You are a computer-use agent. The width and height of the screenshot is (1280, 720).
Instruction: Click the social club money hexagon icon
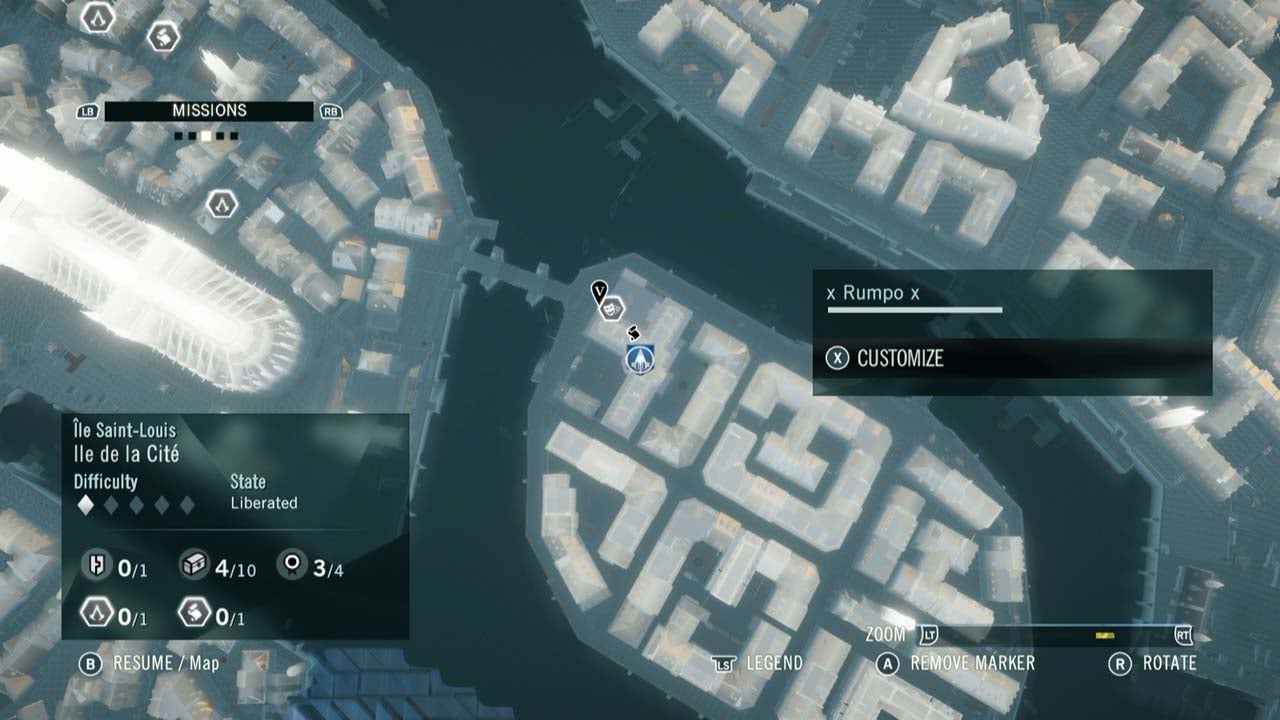[194, 613]
